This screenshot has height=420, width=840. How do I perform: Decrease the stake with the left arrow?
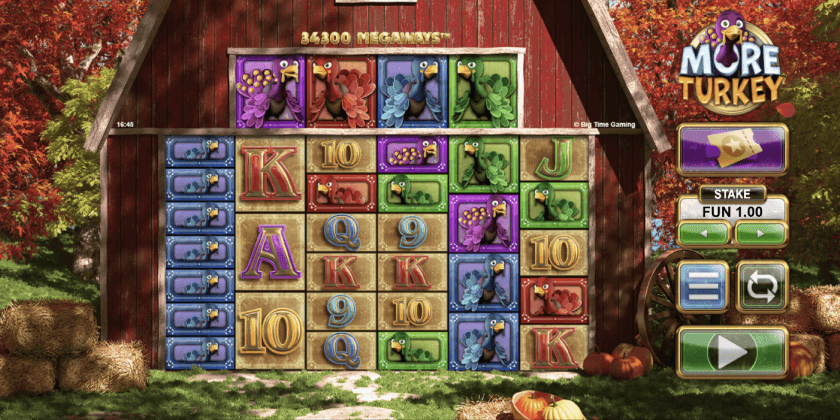click(x=704, y=234)
